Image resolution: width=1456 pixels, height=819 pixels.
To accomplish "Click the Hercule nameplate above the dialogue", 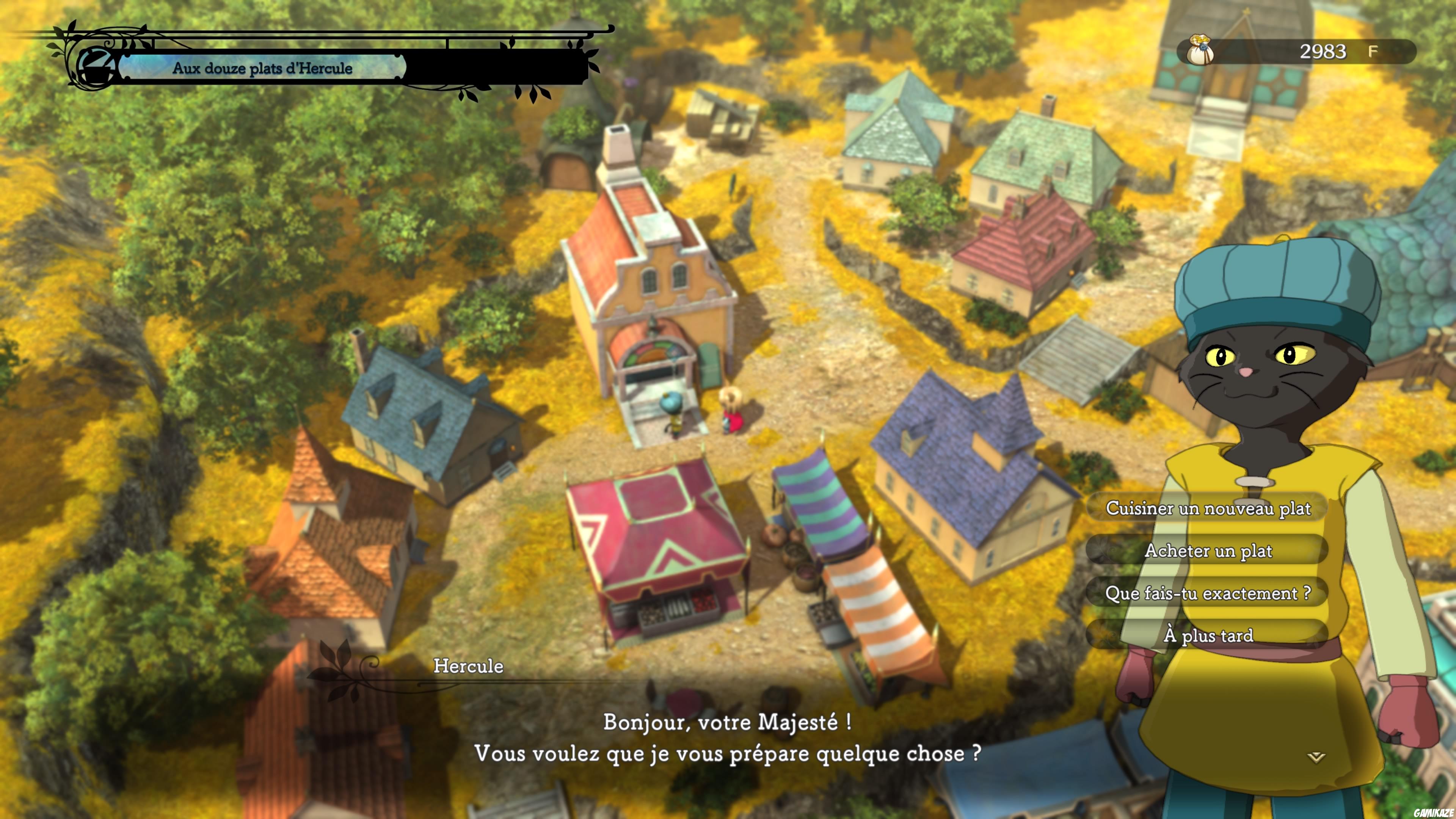I will (468, 667).
